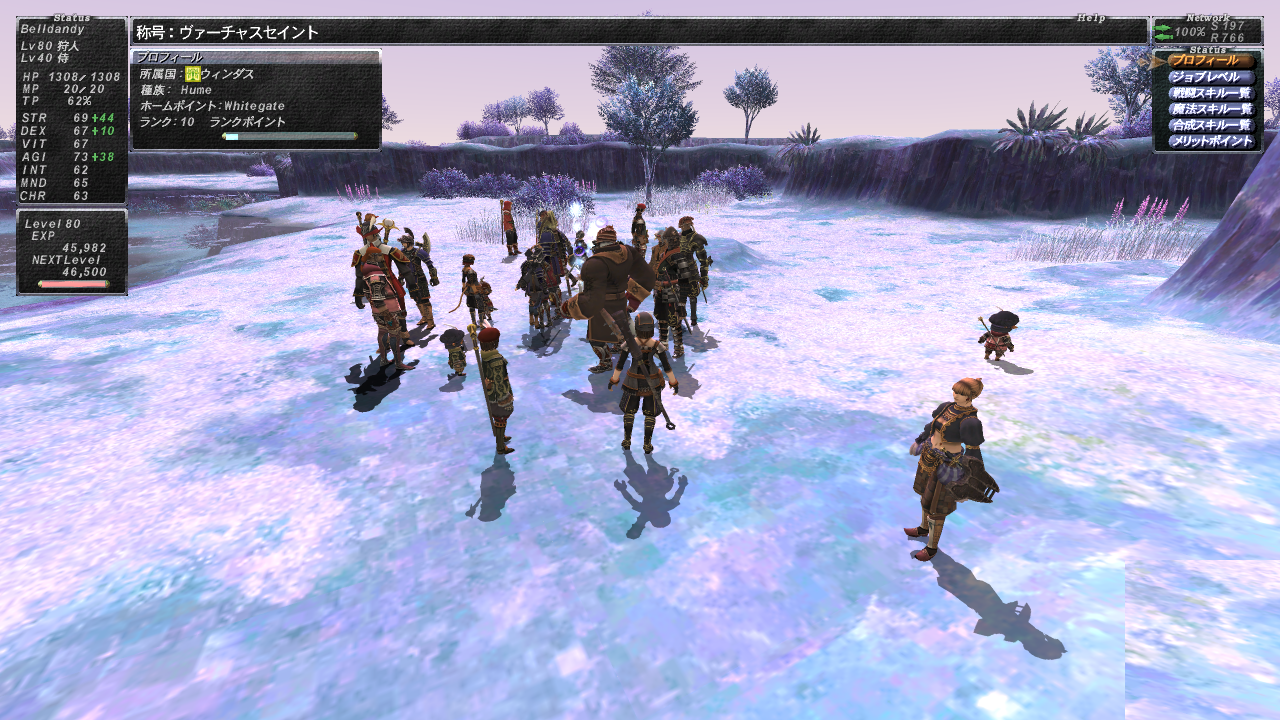Screen dimensions: 1280x720
Task: Open the メリットポイント (Merit Points) entry
Action: tap(1210, 141)
